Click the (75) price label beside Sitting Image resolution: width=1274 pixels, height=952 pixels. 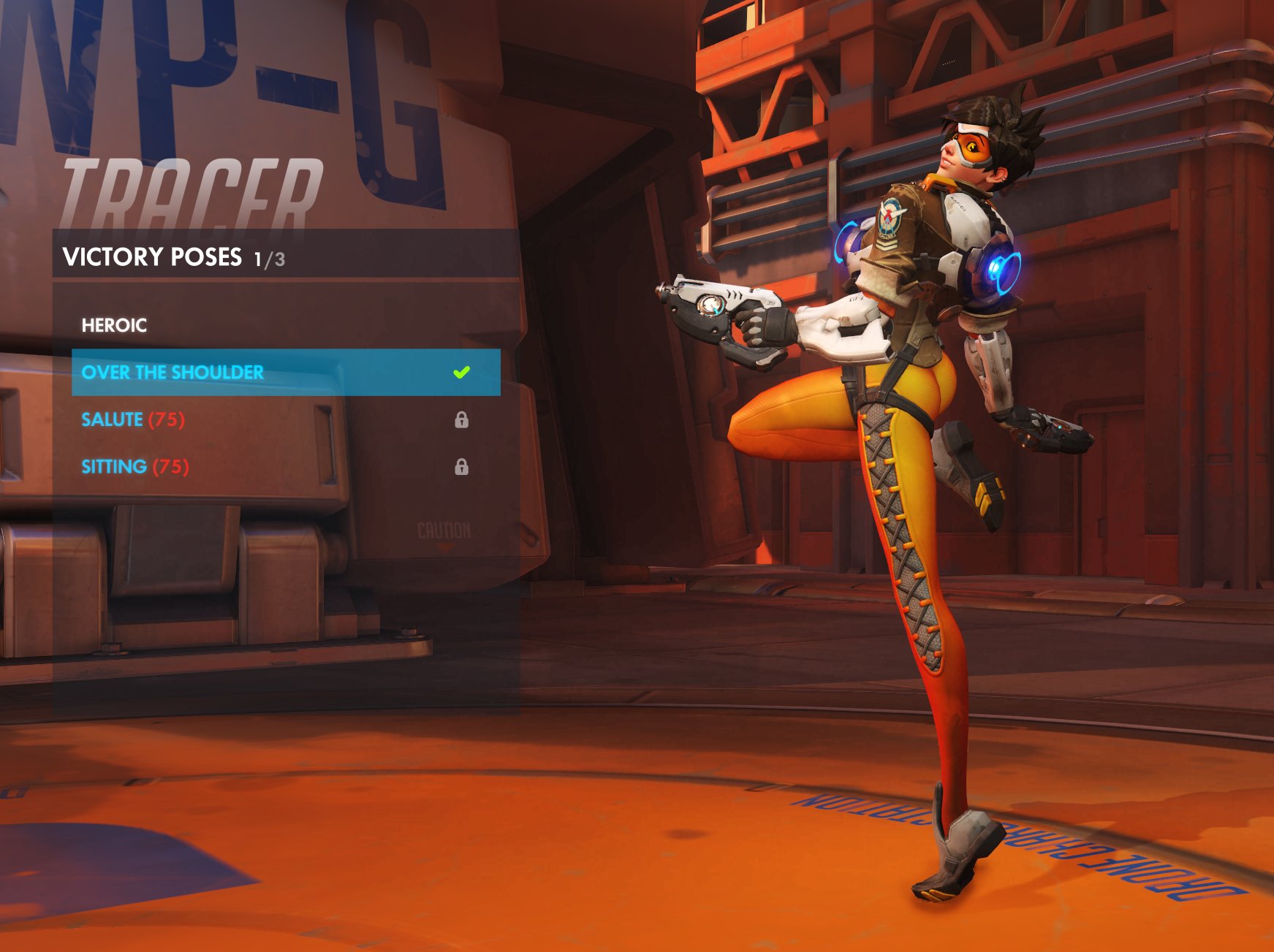click(173, 466)
